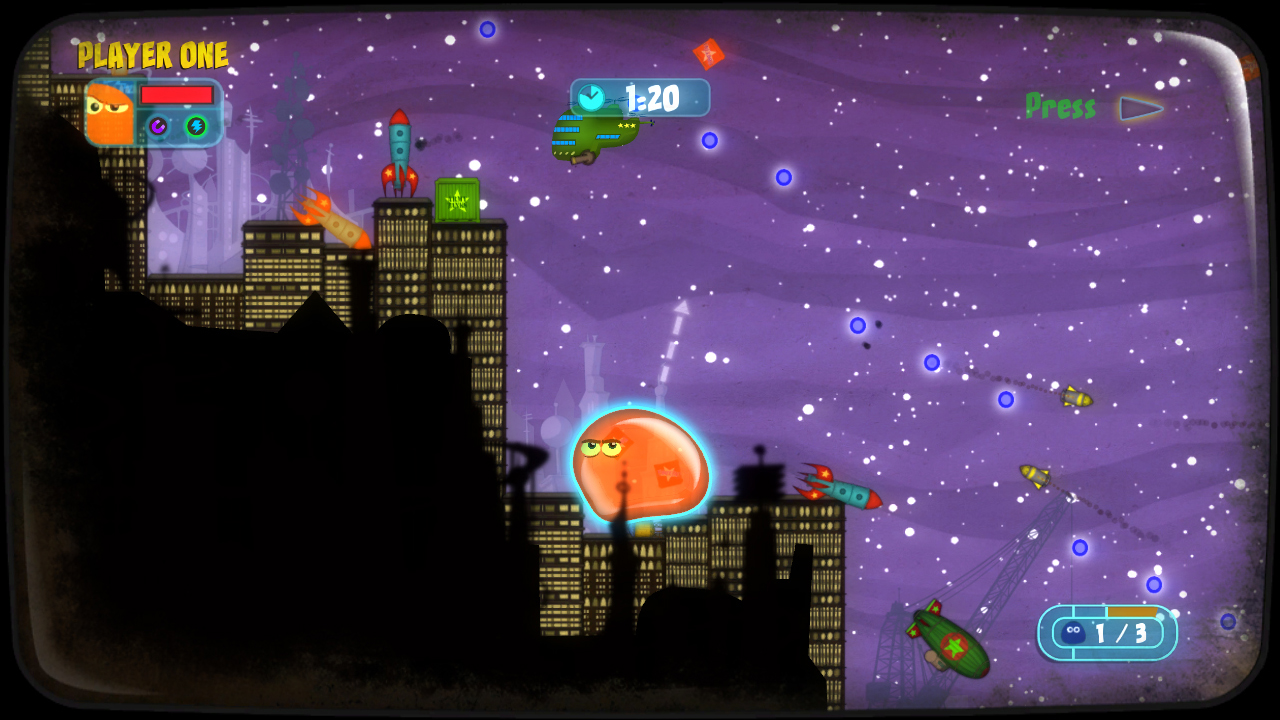Click the green crate on the rooftop
This screenshot has width=1280, height=720.
pos(458,197)
